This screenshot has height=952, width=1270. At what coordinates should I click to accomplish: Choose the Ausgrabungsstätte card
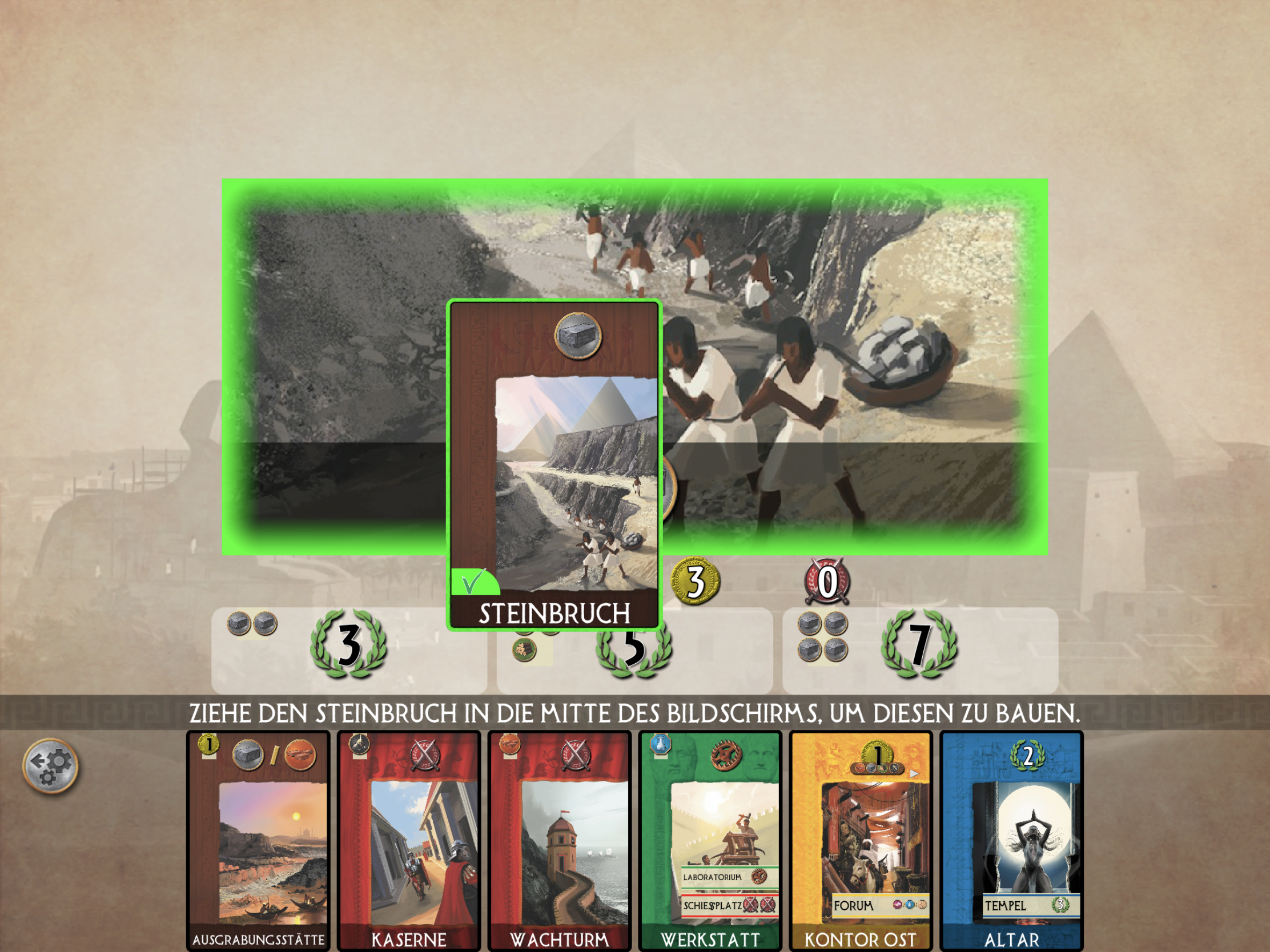pyautogui.click(x=258, y=841)
